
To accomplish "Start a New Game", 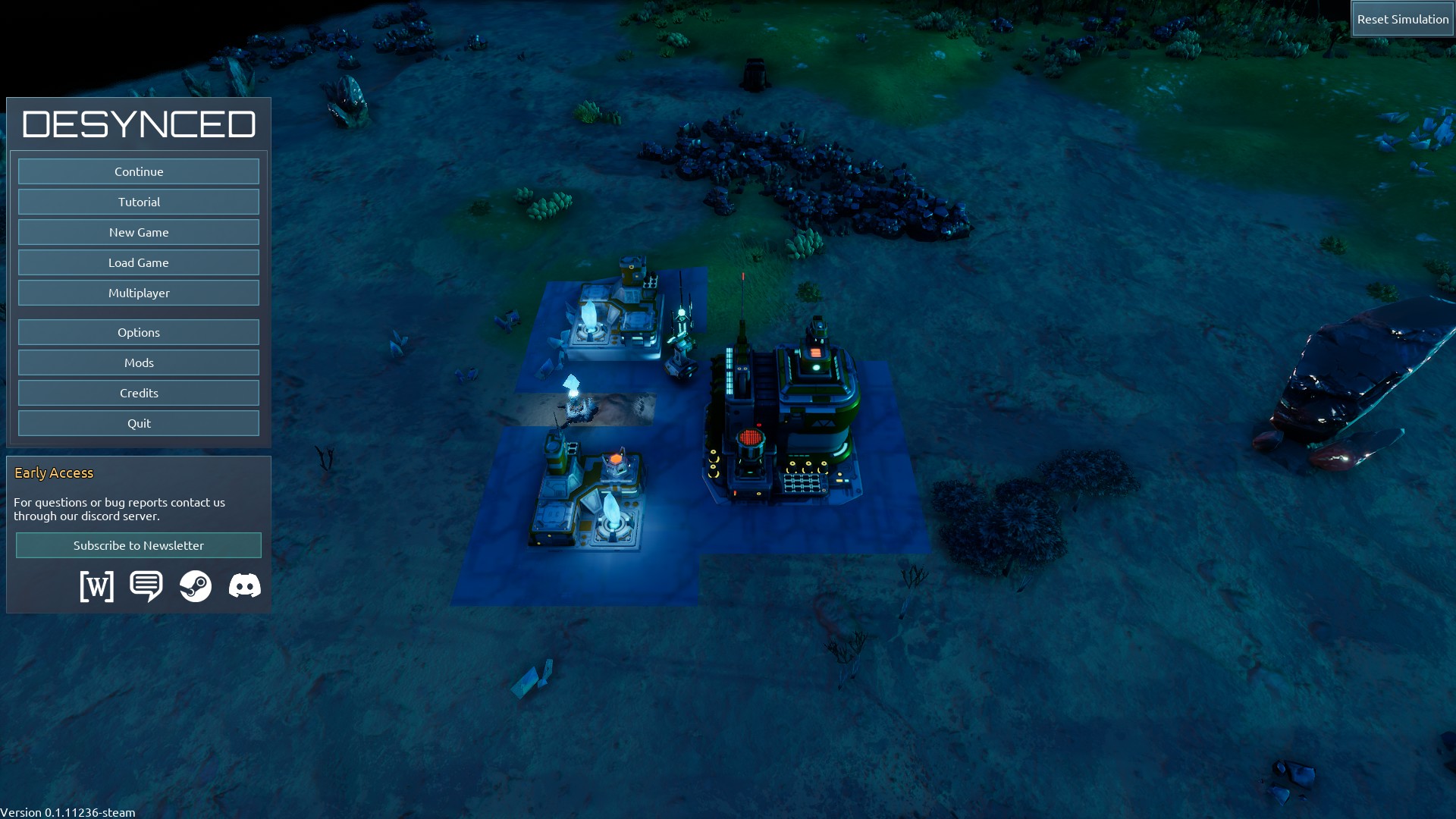I will (x=139, y=232).
